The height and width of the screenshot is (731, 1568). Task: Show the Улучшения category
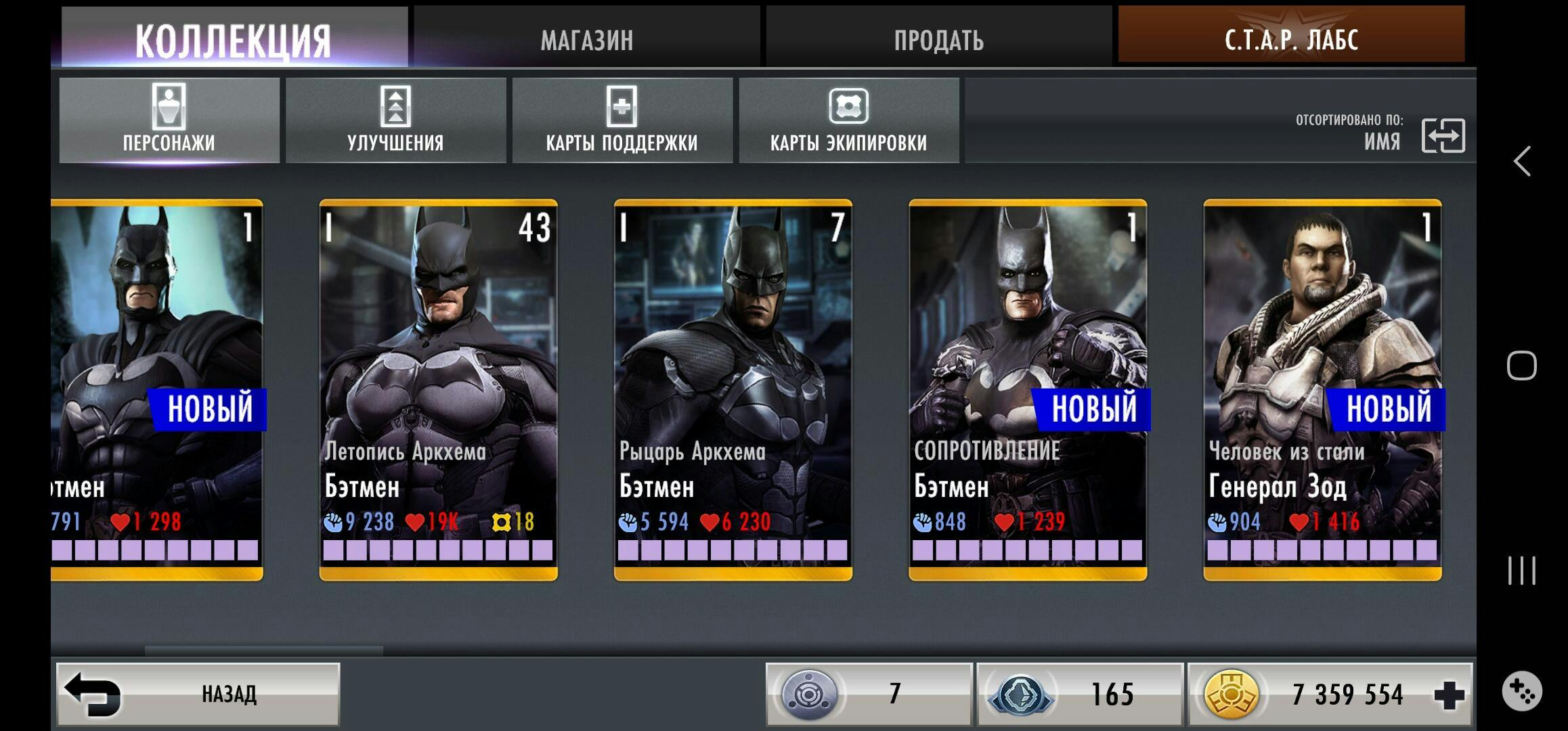coord(395,120)
